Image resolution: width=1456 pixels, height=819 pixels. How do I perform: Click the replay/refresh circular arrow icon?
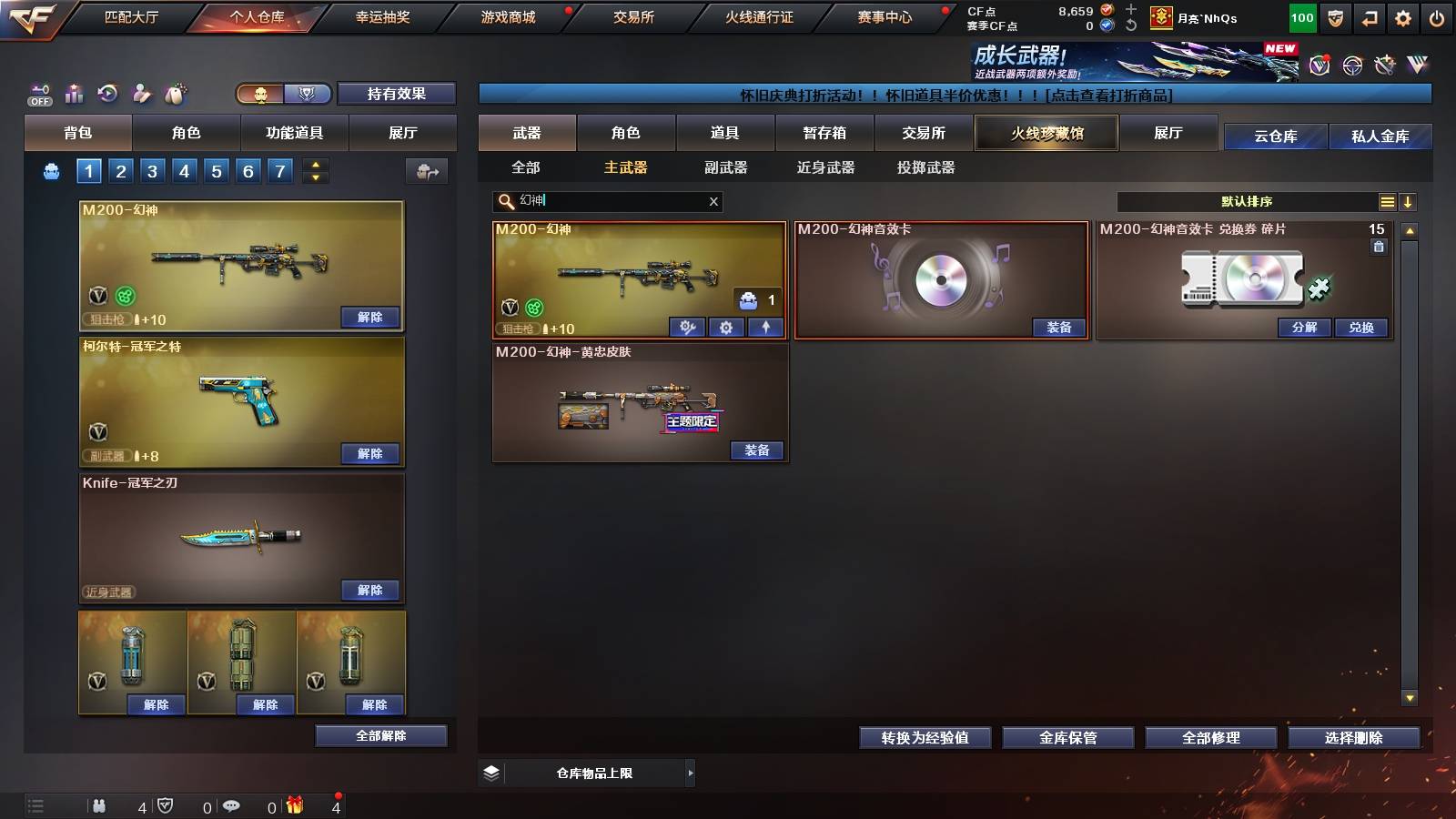pos(107,94)
